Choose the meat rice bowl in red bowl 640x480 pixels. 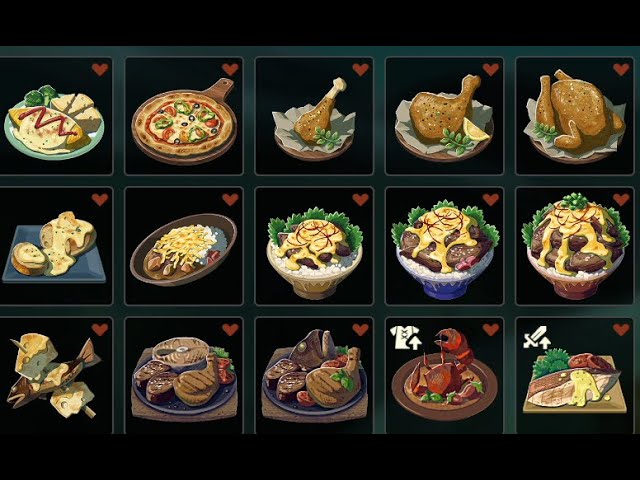click(573, 250)
